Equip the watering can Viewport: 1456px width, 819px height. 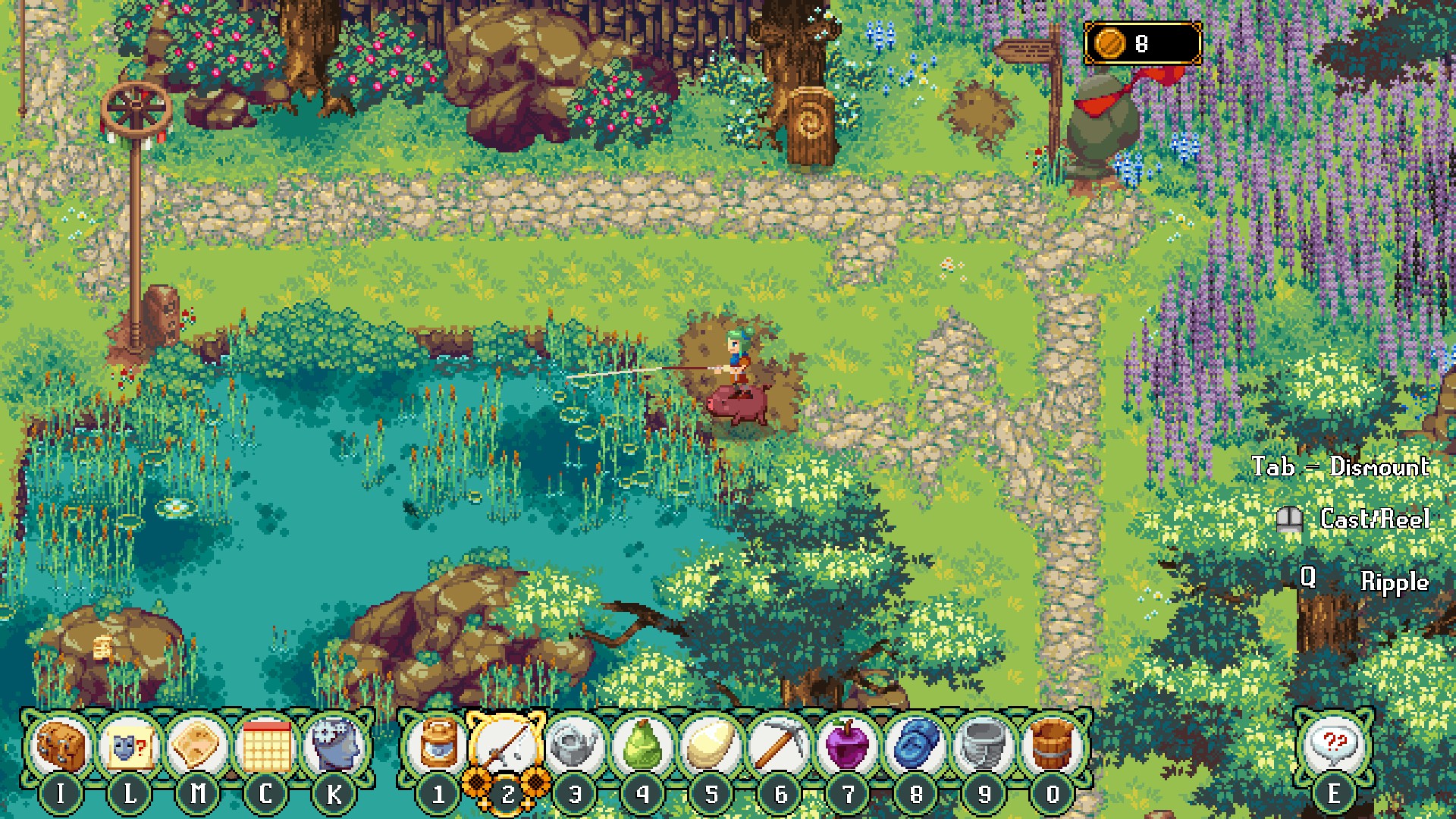[575, 747]
